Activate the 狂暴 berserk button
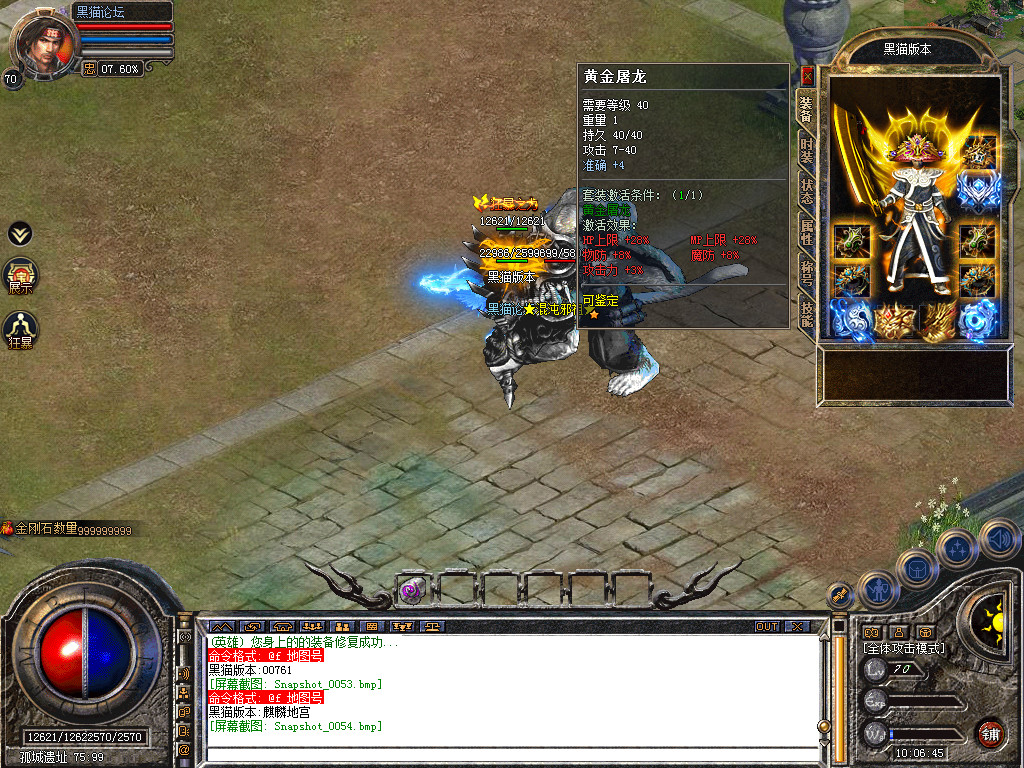The image size is (1024, 768). pyautogui.click(x=21, y=330)
